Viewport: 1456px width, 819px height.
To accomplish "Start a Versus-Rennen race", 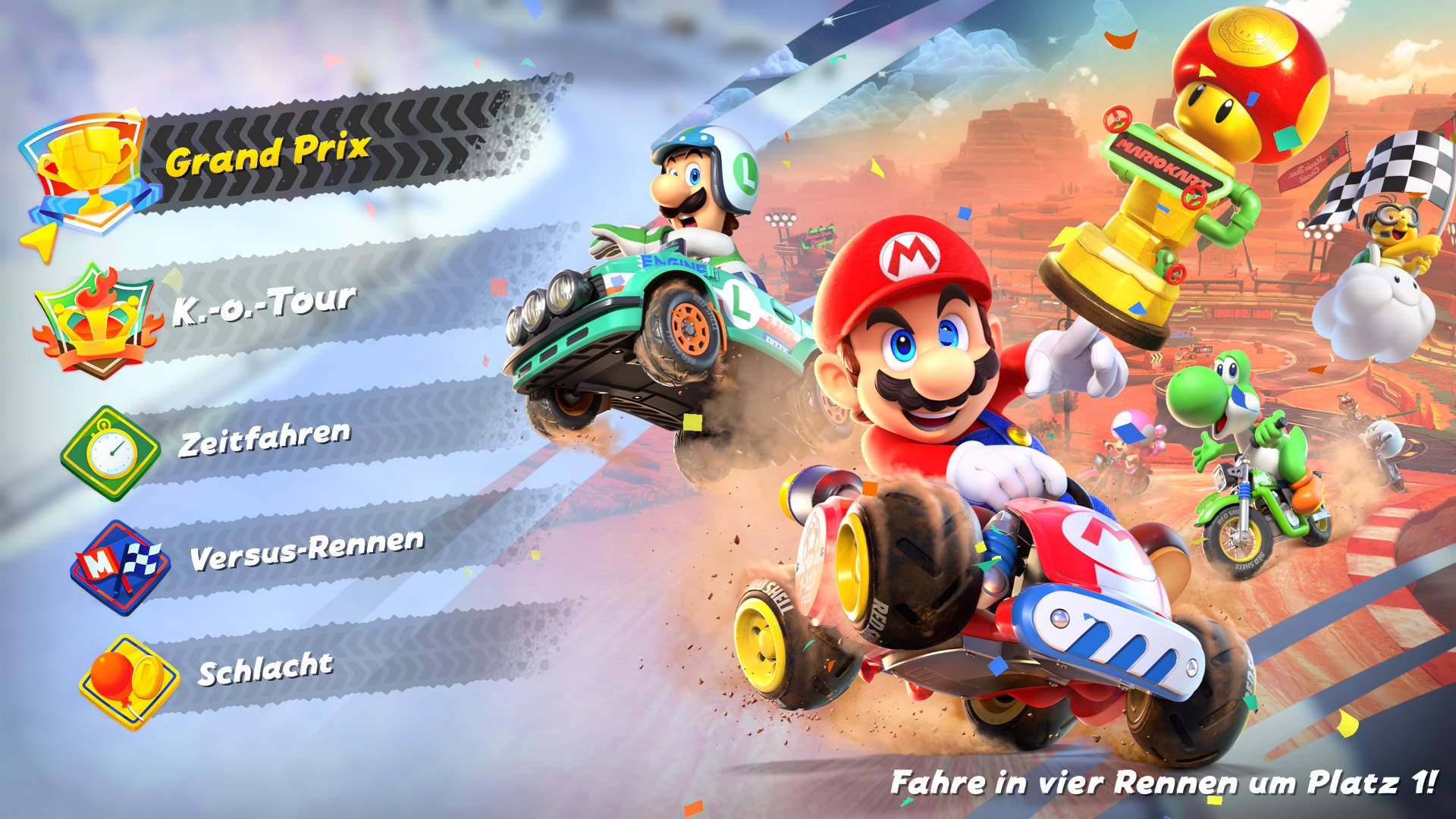I will (x=306, y=550).
